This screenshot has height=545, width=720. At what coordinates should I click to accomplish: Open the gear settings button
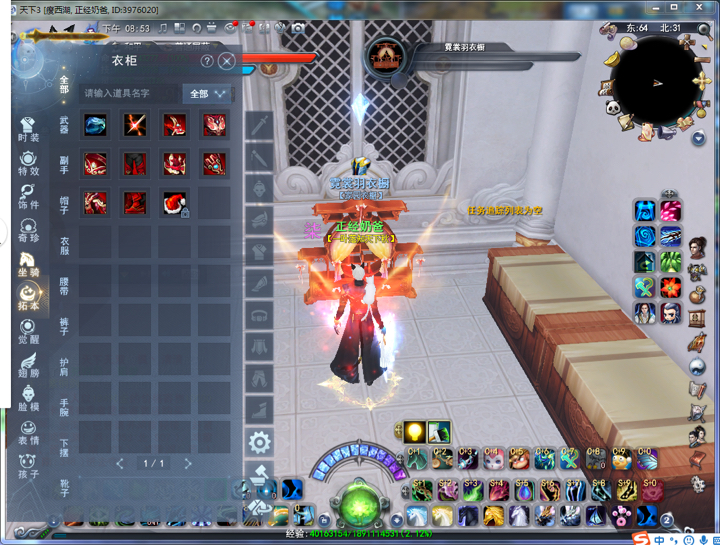click(x=259, y=441)
